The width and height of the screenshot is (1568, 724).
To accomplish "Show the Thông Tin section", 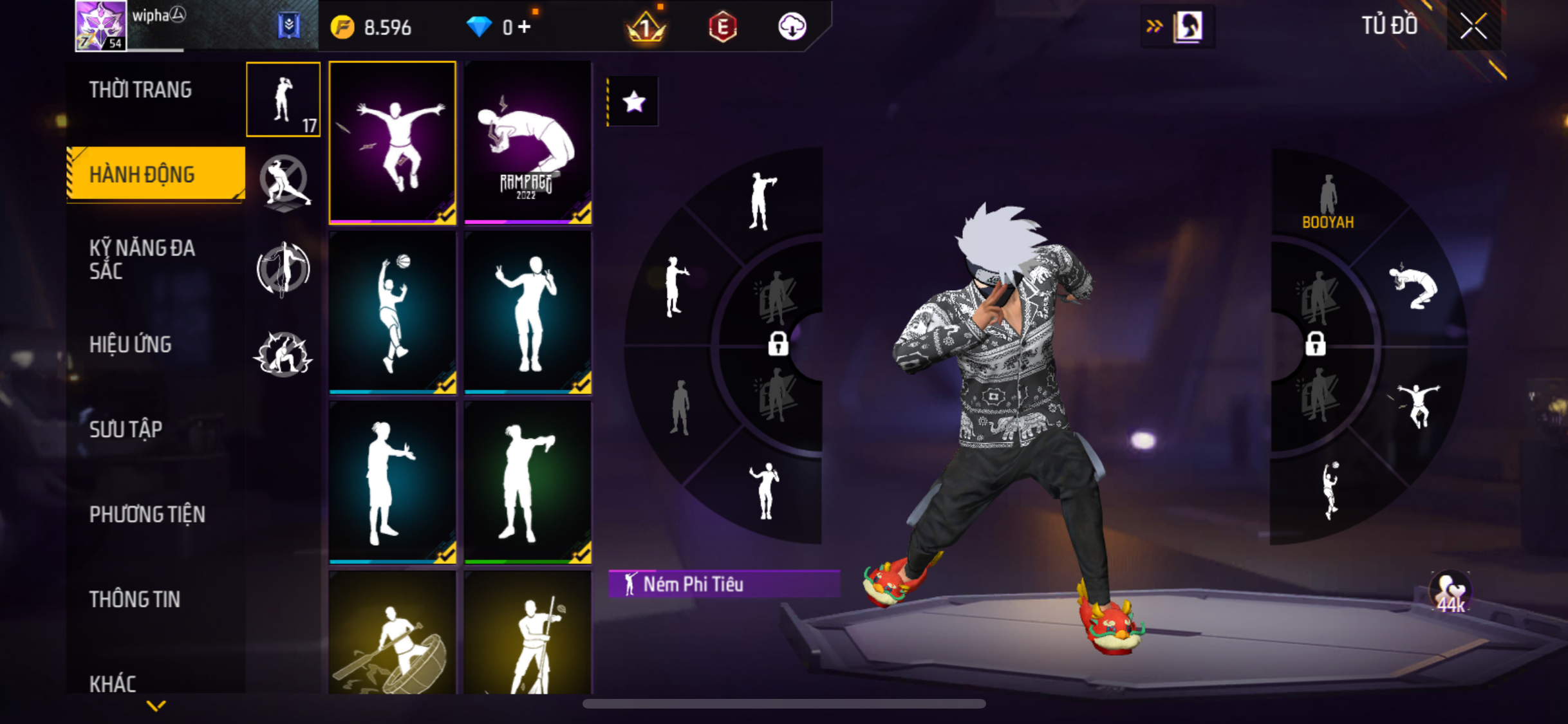I will [135, 599].
